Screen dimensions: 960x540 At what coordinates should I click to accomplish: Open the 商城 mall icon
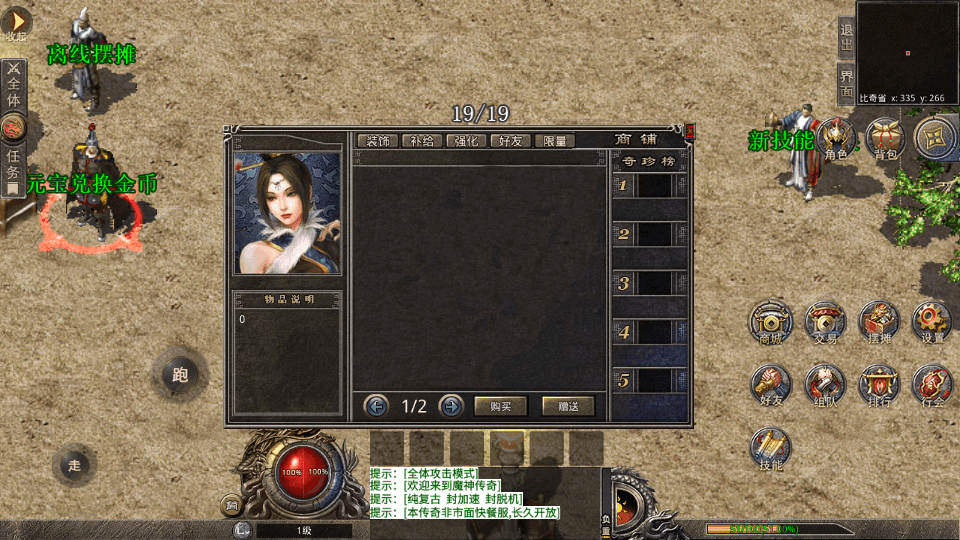770,322
